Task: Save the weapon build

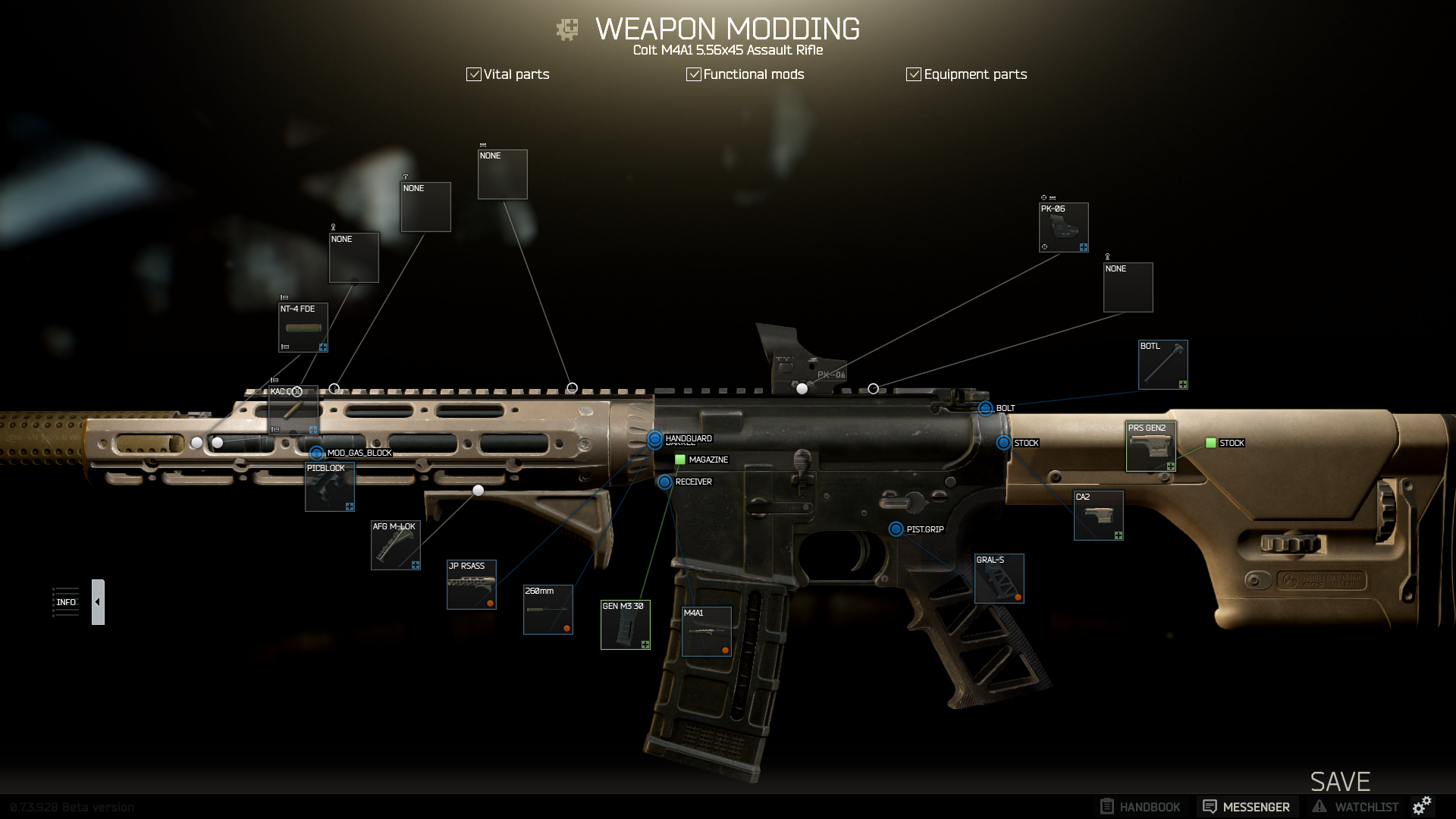Action: tap(1340, 781)
